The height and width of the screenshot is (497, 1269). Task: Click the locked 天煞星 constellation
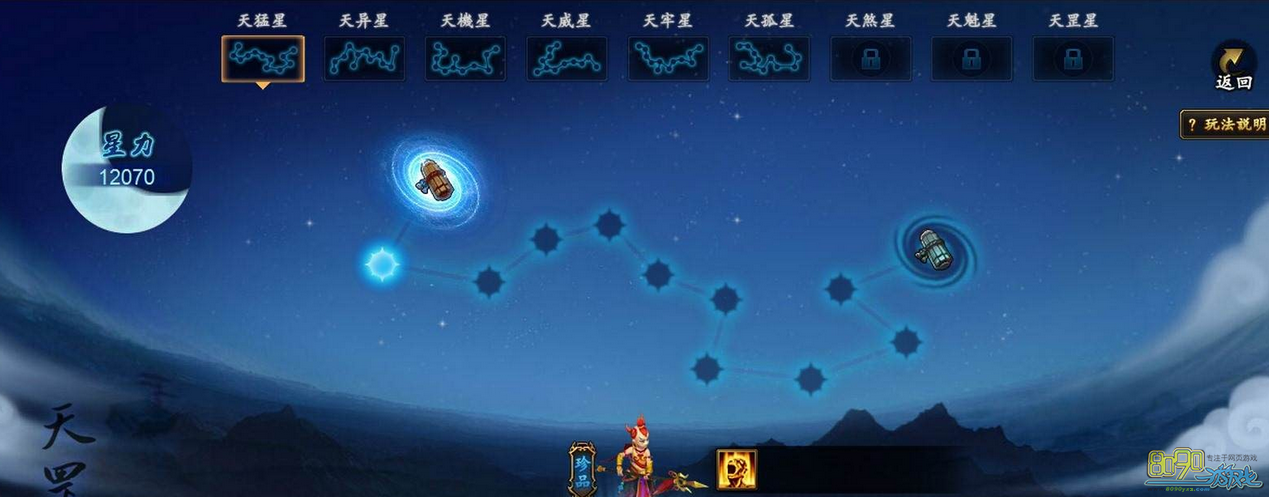coord(870,59)
